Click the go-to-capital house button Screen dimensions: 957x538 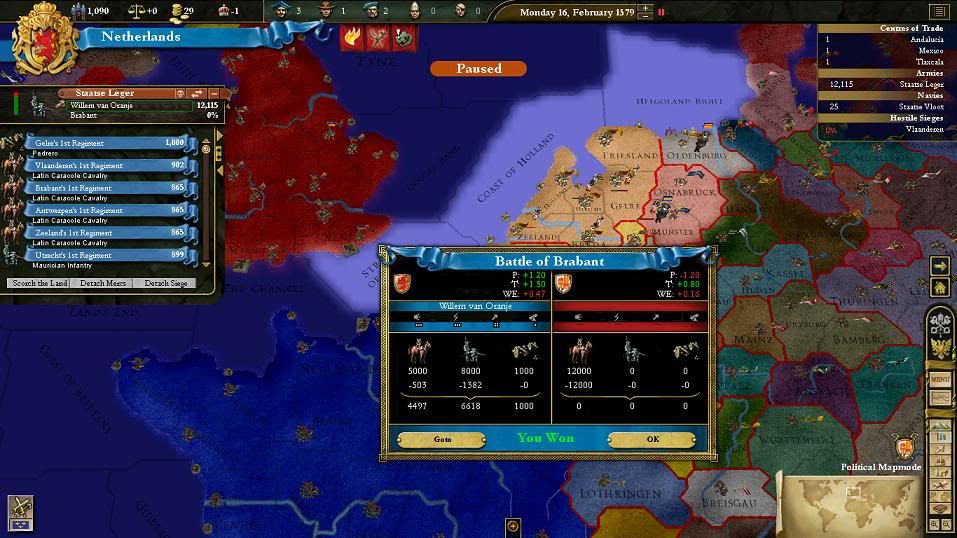[940, 288]
